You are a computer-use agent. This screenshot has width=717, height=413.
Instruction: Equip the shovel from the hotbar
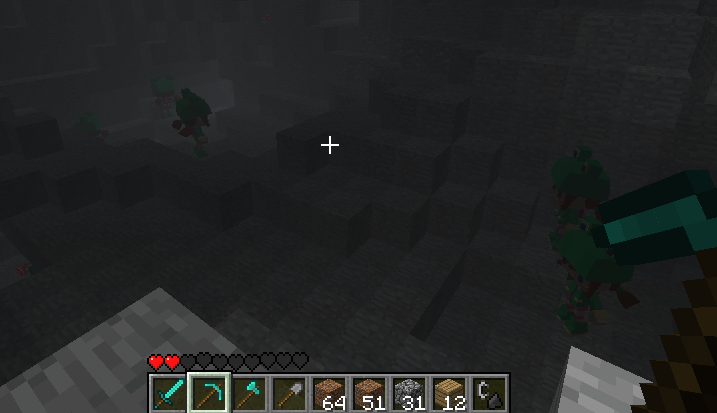tap(289, 393)
